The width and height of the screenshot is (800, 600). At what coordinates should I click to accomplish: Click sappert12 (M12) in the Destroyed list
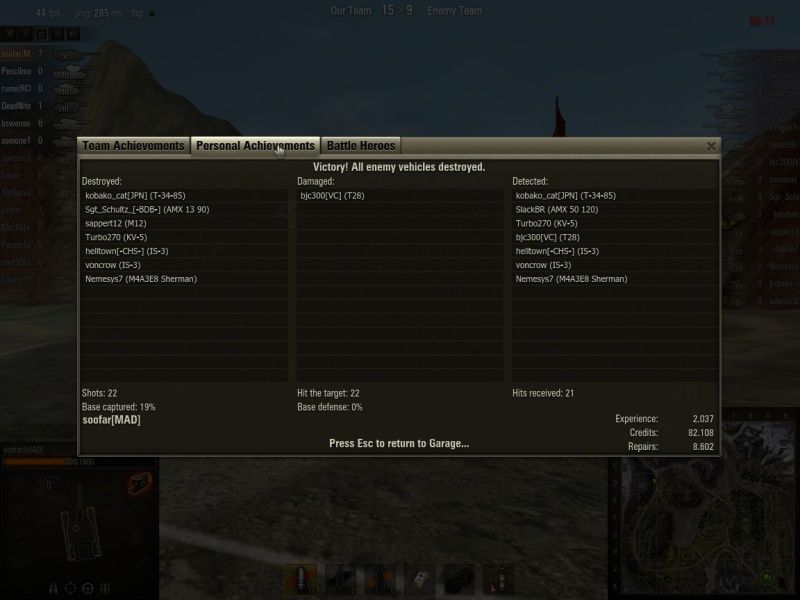(116, 223)
